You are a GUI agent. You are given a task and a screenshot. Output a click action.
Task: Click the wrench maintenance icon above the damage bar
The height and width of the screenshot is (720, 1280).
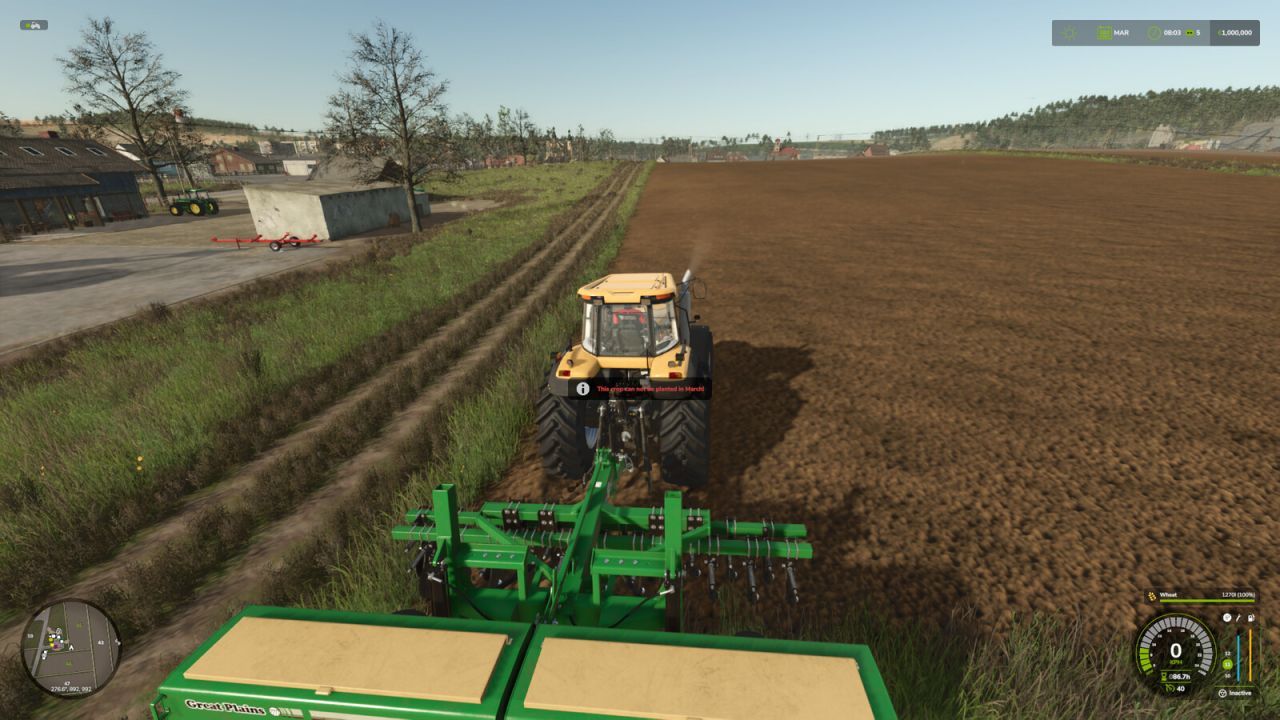[x=1238, y=619]
